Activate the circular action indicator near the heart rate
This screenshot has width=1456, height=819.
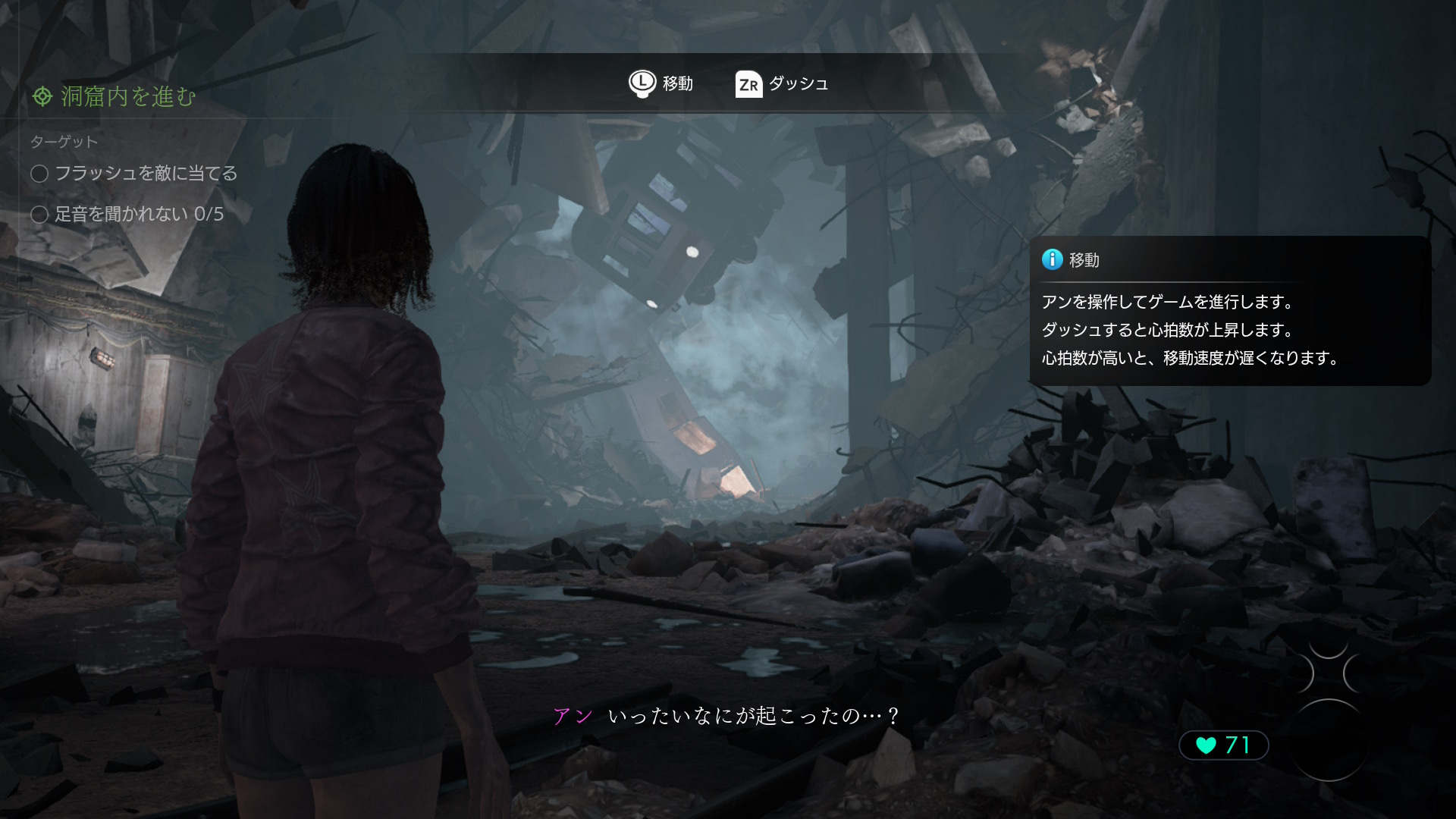point(1328,739)
